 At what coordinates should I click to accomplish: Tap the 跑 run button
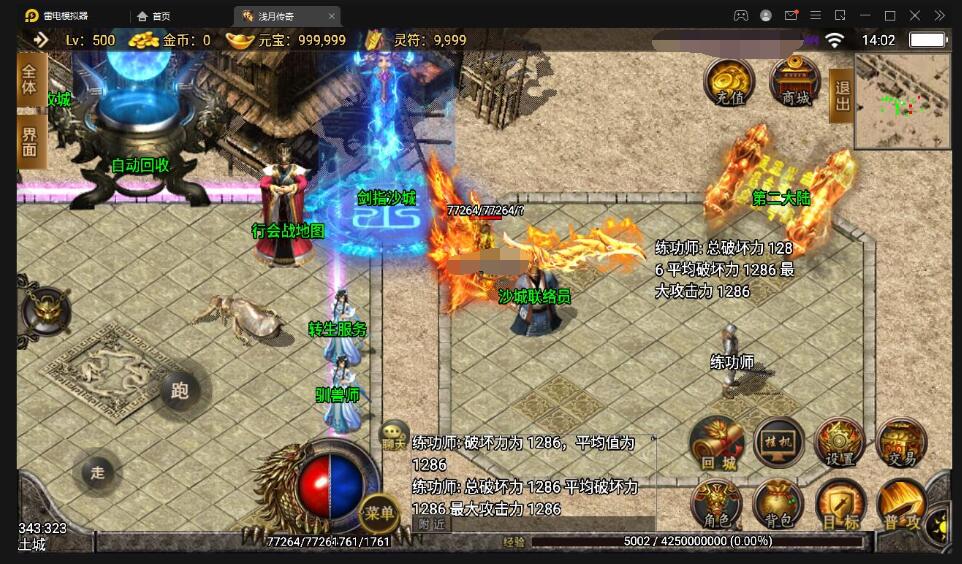[180, 391]
